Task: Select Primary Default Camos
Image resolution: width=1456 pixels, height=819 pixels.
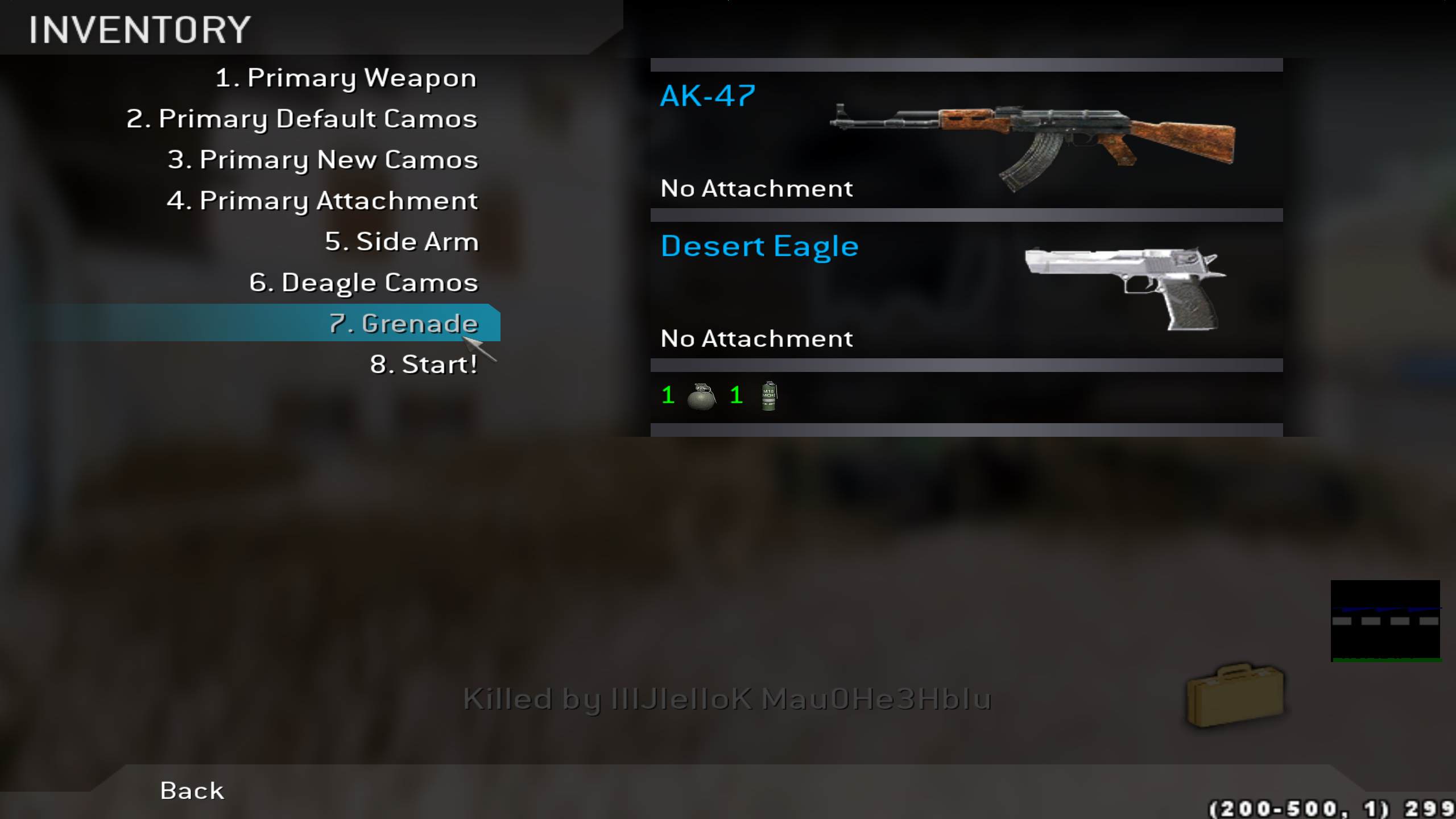Action: pyautogui.click(x=301, y=119)
